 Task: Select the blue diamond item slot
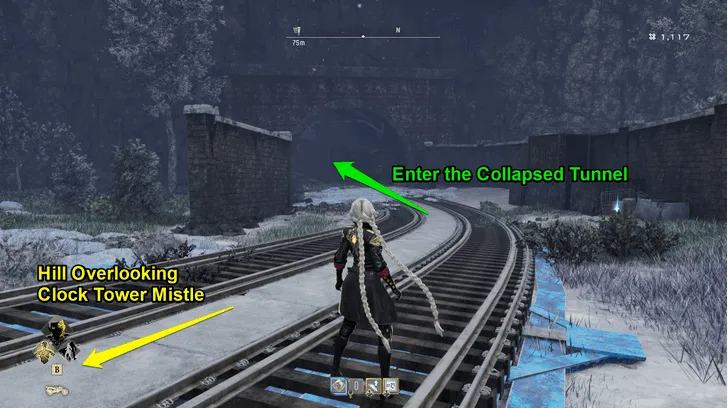341,384
